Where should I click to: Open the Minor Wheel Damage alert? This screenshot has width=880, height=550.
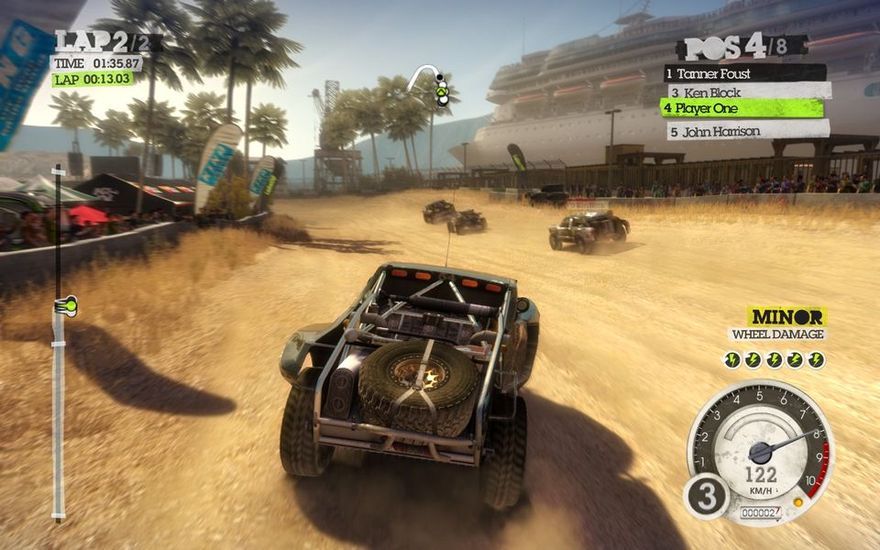pyautogui.click(x=777, y=324)
